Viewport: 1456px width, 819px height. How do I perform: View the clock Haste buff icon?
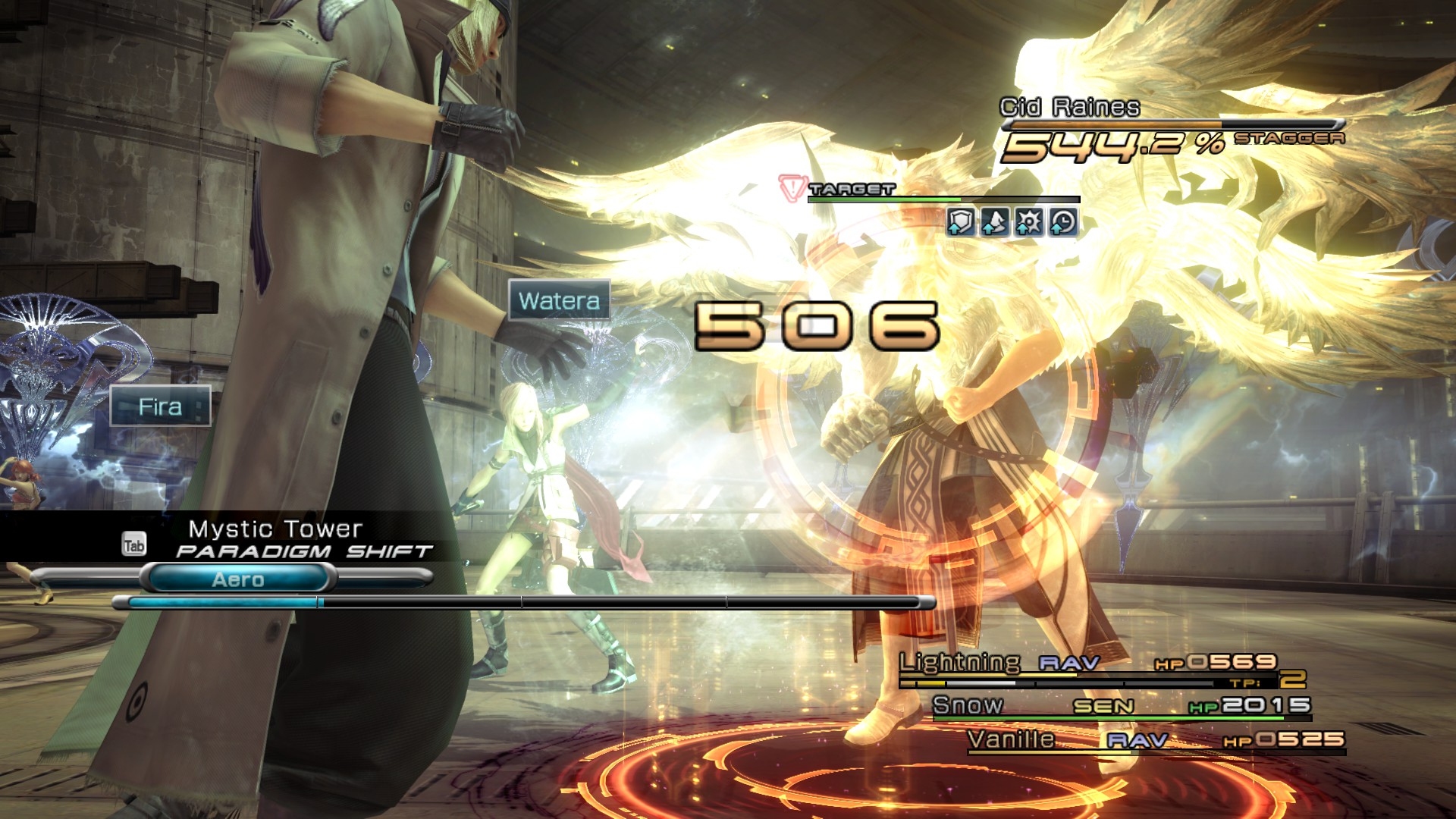pos(1062,222)
